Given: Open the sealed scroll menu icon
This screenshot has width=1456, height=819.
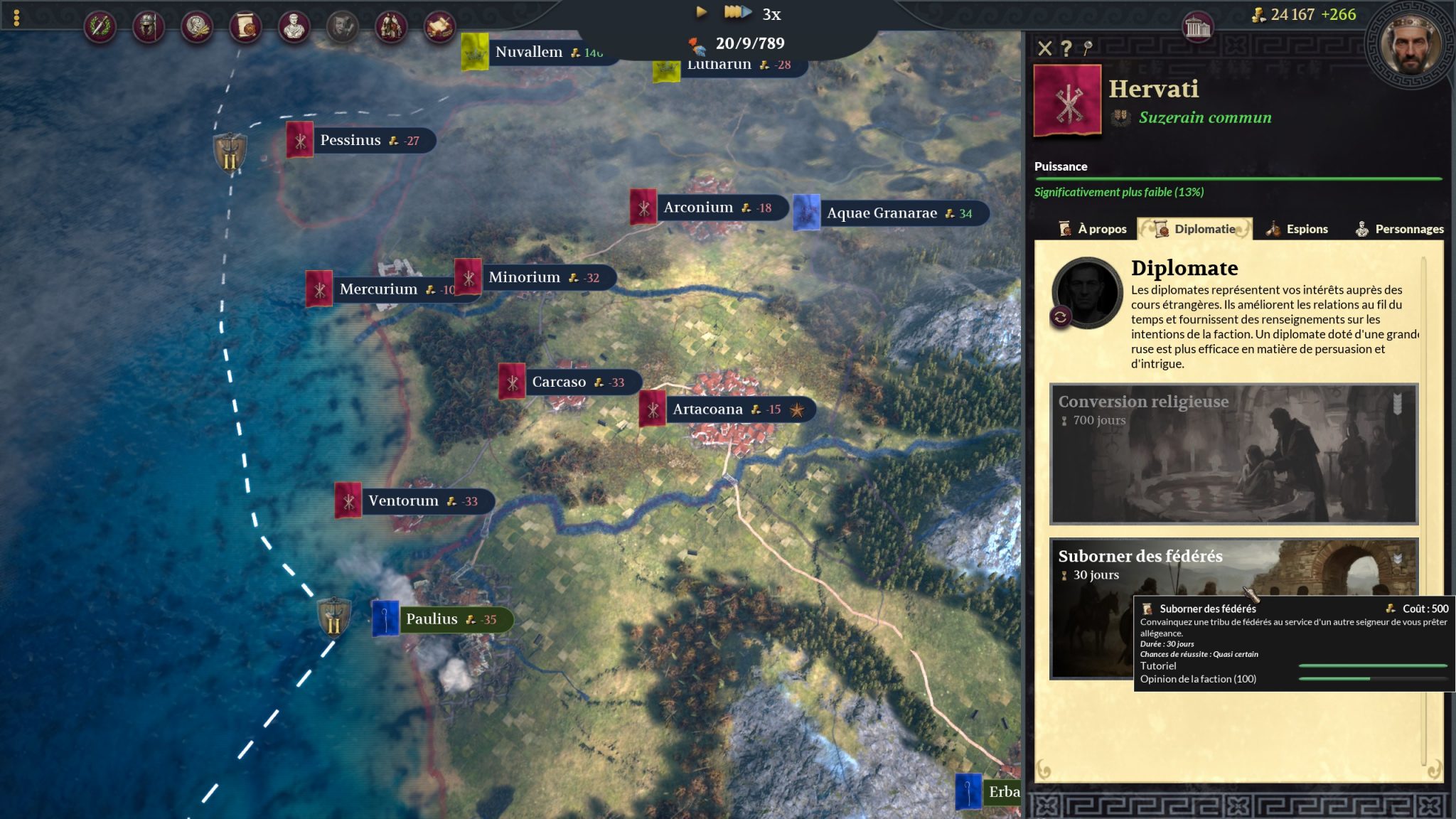Looking at the screenshot, I should tap(245, 27).
